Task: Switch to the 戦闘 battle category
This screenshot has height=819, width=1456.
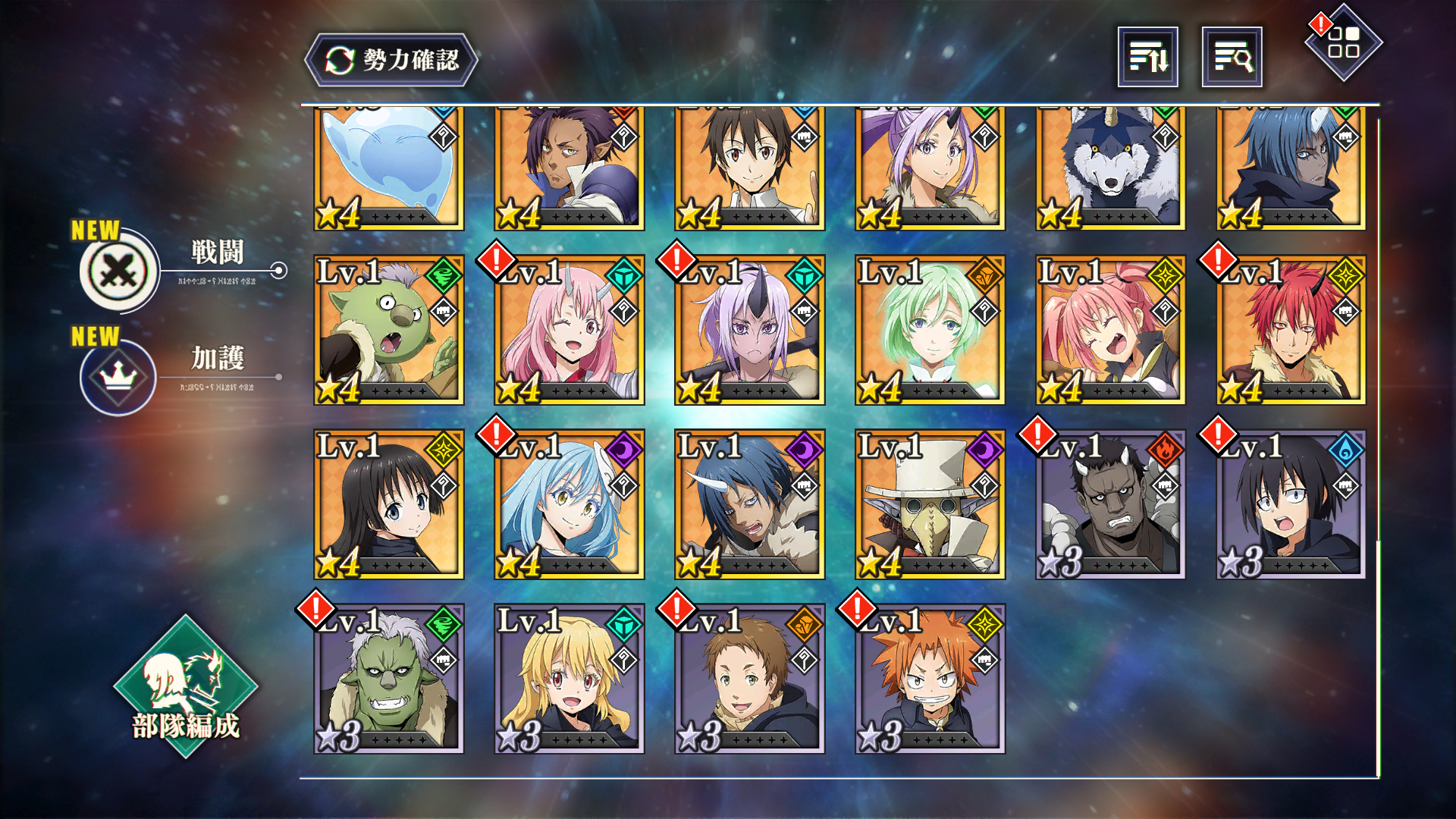Action: pyautogui.click(x=120, y=270)
